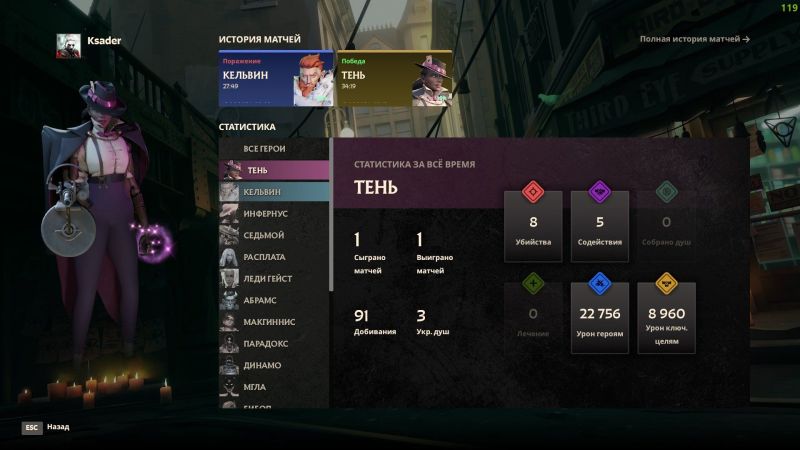Choose ЛЕДИ ГЕЙСТ in the hero list
This screenshot has width=800, height=450.
(274, 278)
